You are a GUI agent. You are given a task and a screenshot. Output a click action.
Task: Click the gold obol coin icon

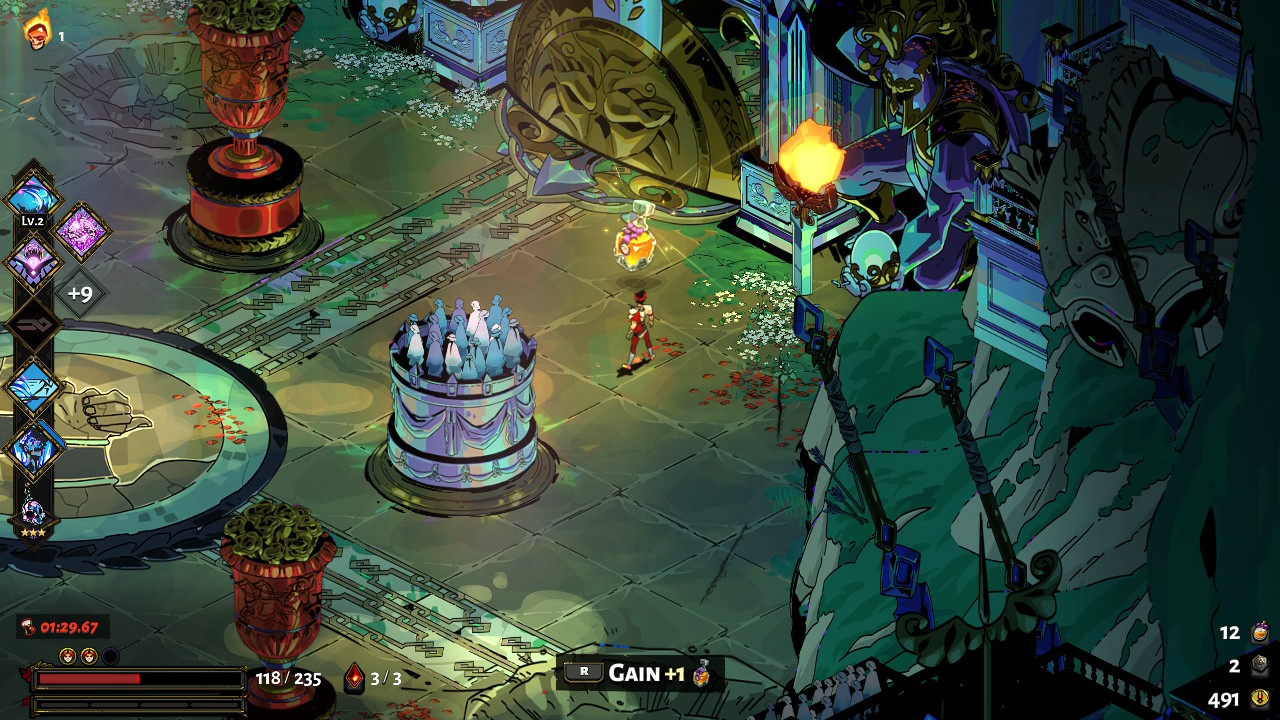tap(1260, 699)
